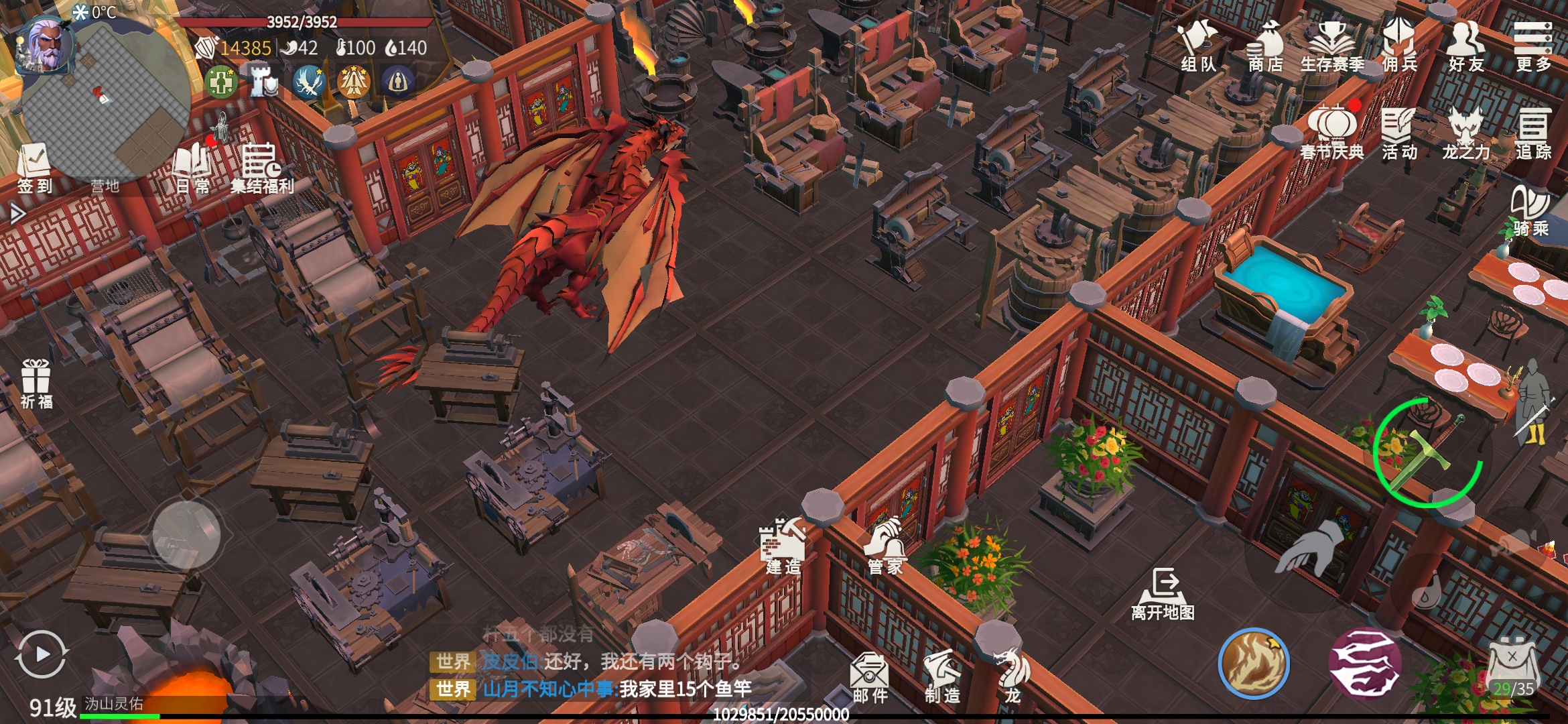Screen dimensions: 1568x724
Task: Tap the 骑乘 mount button
Action: (1530, 211)
